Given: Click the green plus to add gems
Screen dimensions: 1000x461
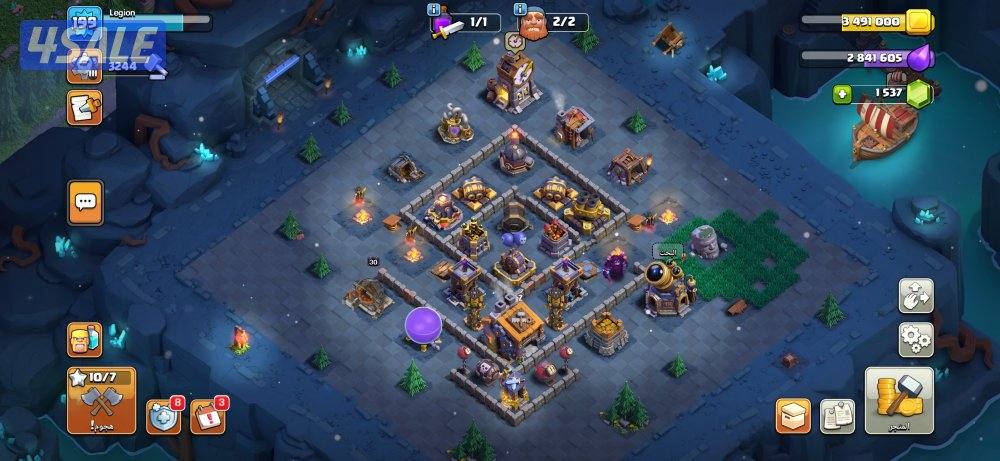Looking at the screenshot, I should [844, 94].
